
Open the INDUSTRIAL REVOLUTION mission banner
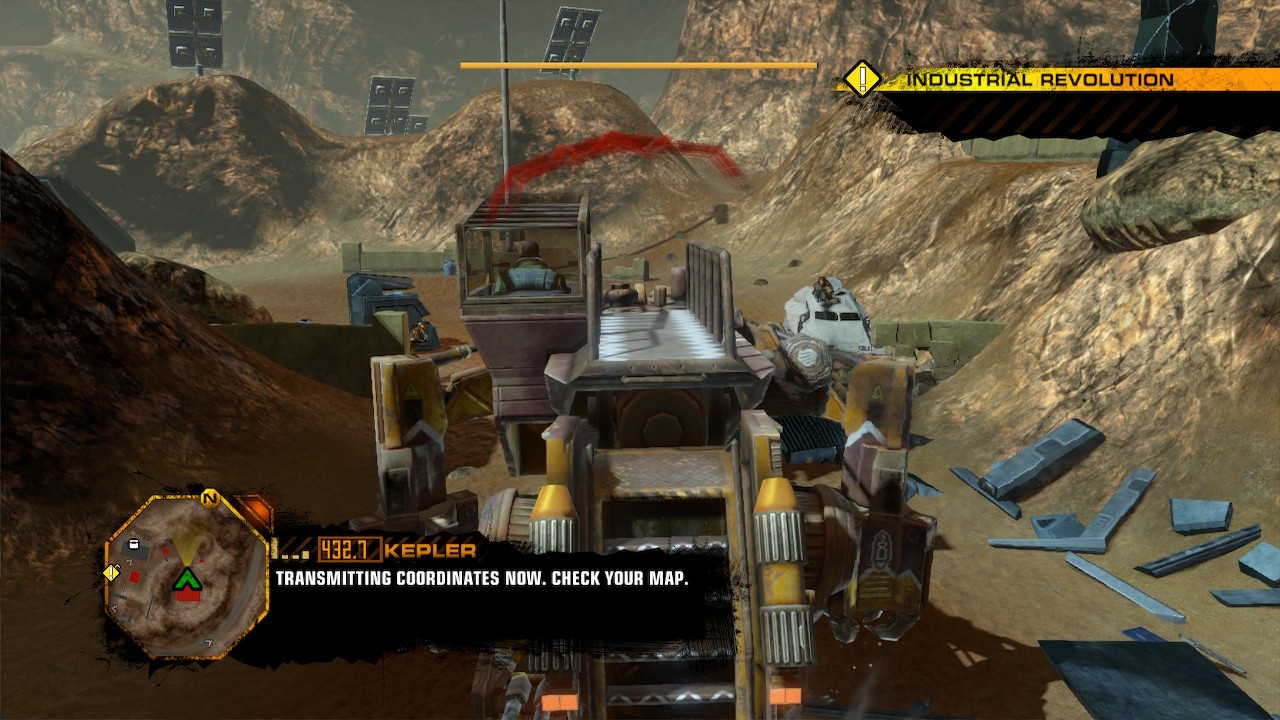(x=1040, y=80)
